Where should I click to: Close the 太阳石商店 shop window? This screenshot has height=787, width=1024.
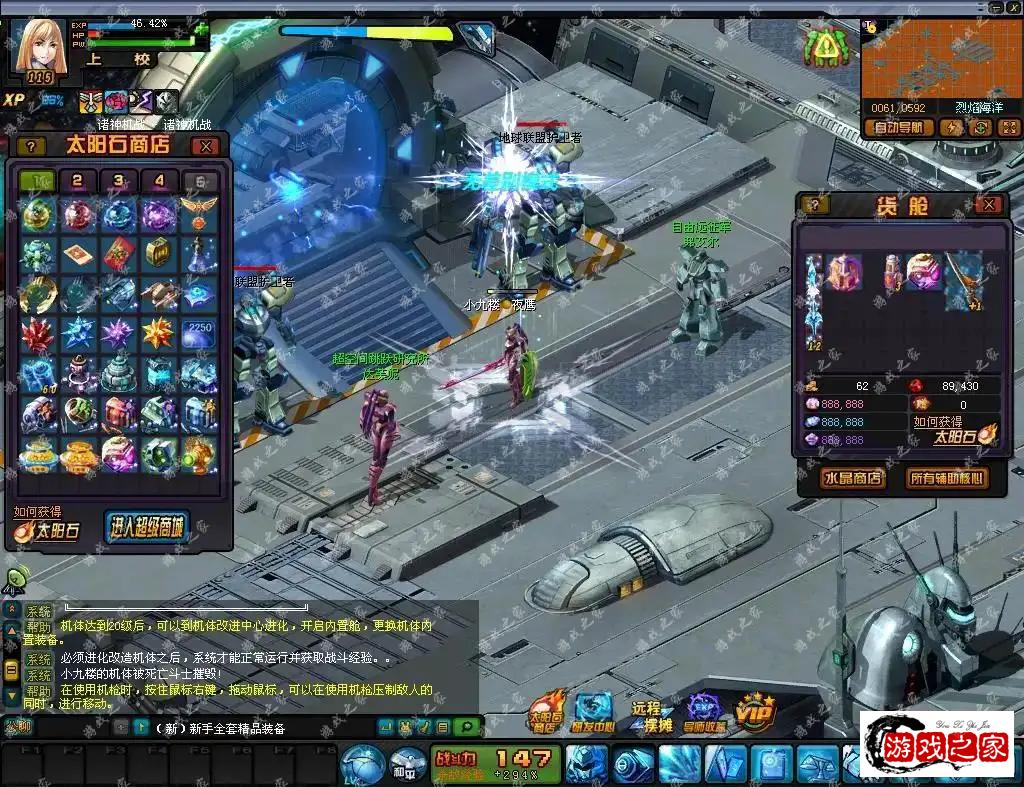click(x=205, y=146)
